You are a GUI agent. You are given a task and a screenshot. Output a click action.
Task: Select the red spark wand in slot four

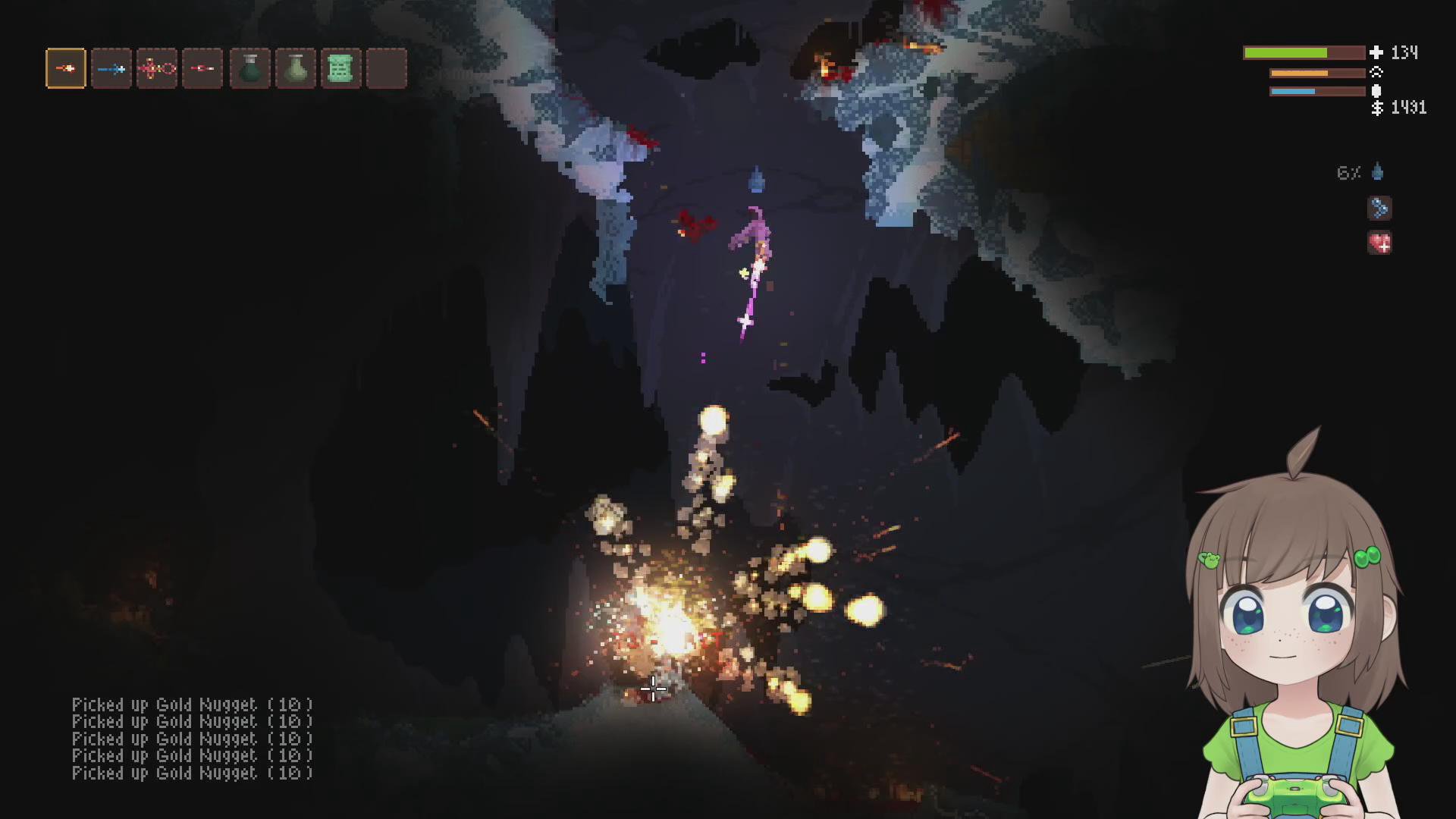coord(202,68)
